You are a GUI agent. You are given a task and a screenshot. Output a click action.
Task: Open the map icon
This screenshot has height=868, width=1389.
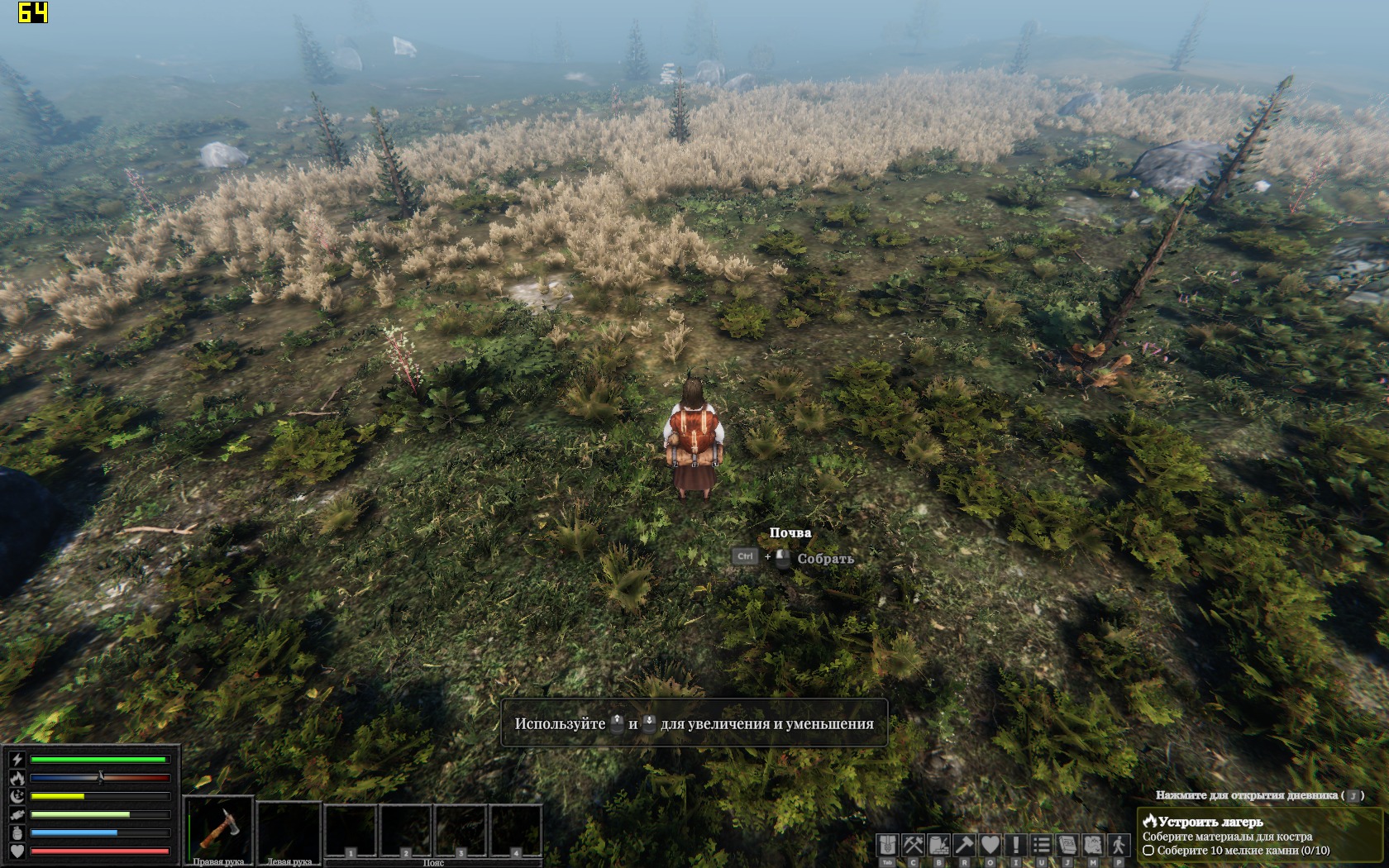tap(1093, 845)
